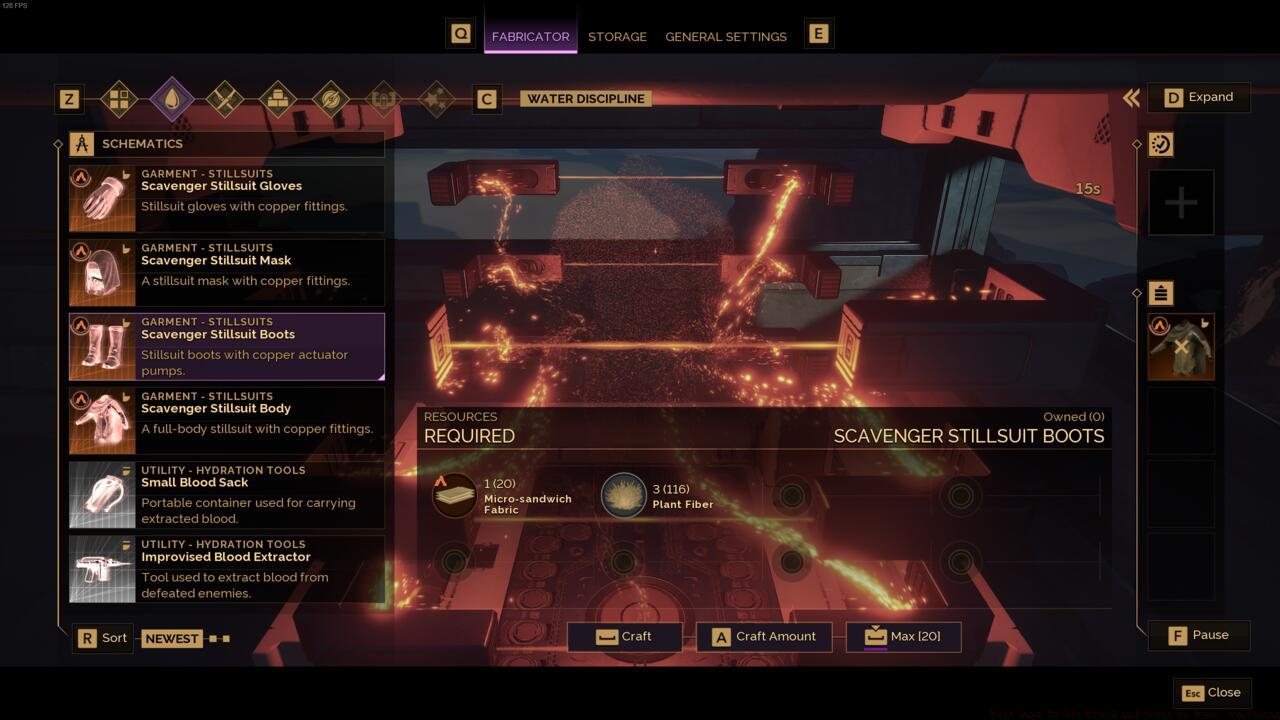Expand the right panel with D Expand
The height and width of the screenshot is (720, 1280).
coord(1199,97)
